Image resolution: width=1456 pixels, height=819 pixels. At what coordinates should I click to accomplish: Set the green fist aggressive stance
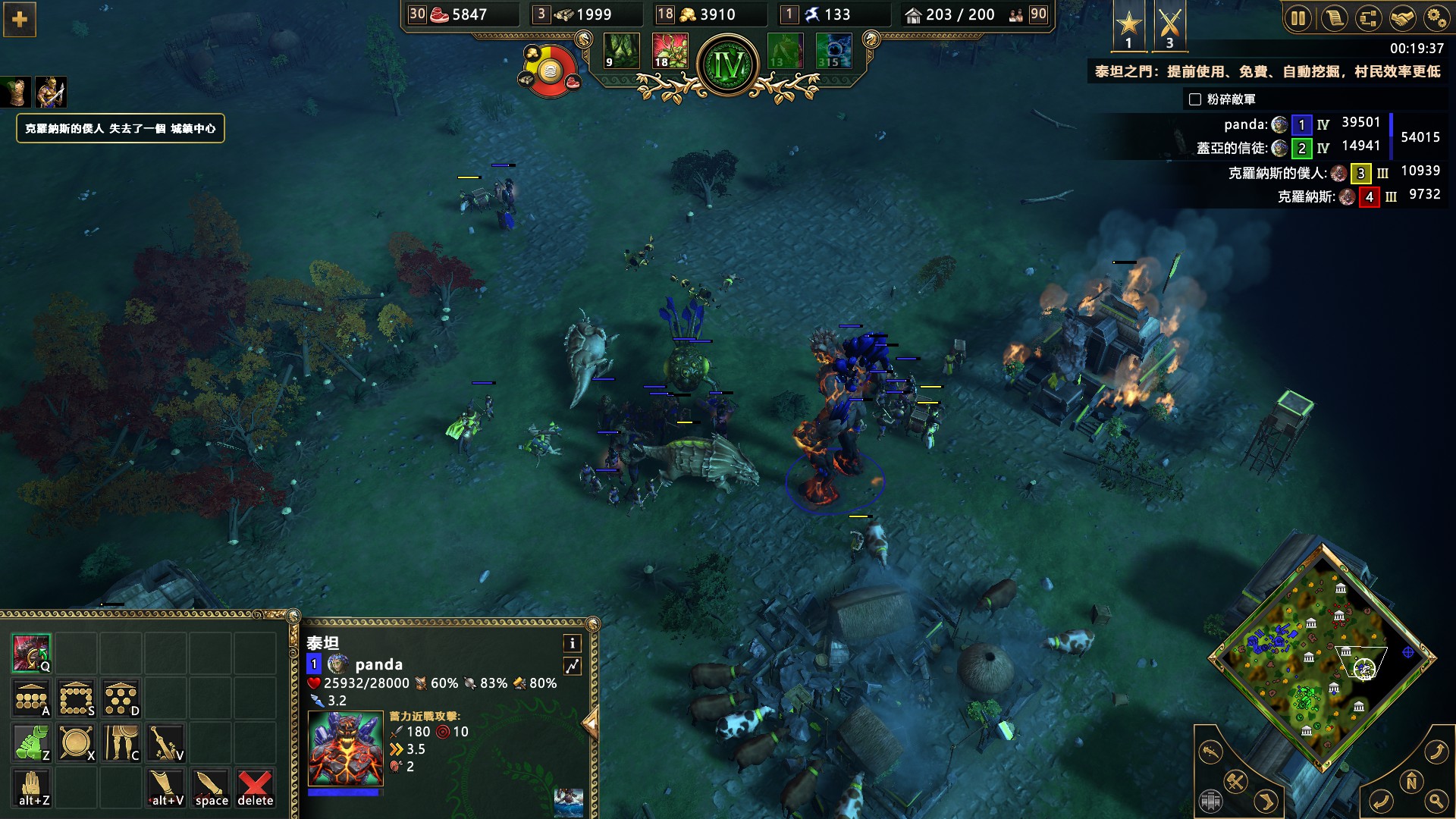click(31, 743)
